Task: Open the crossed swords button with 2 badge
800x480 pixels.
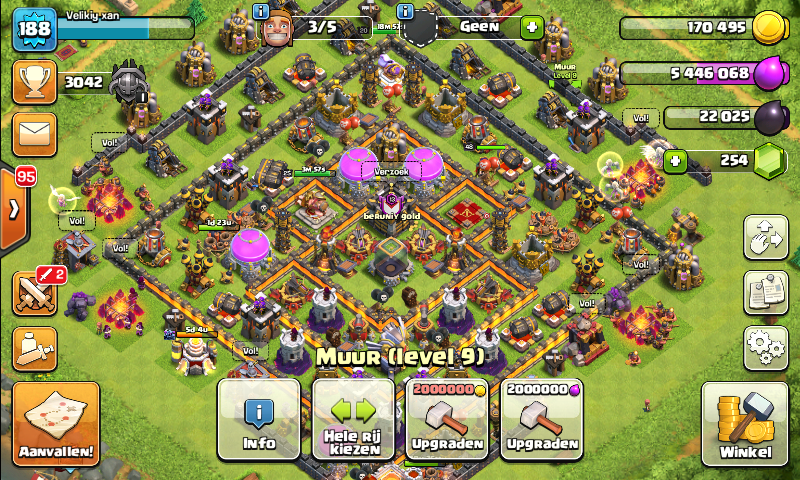Action: (33, 293)
